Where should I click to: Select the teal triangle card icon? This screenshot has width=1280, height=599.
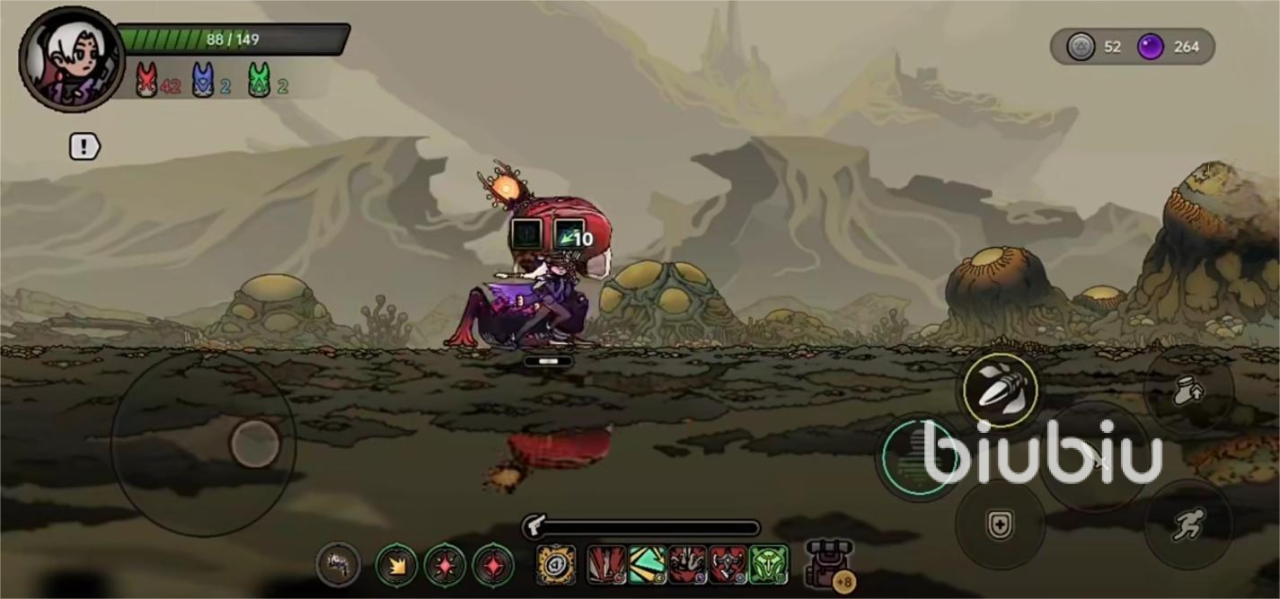(647, 565)
